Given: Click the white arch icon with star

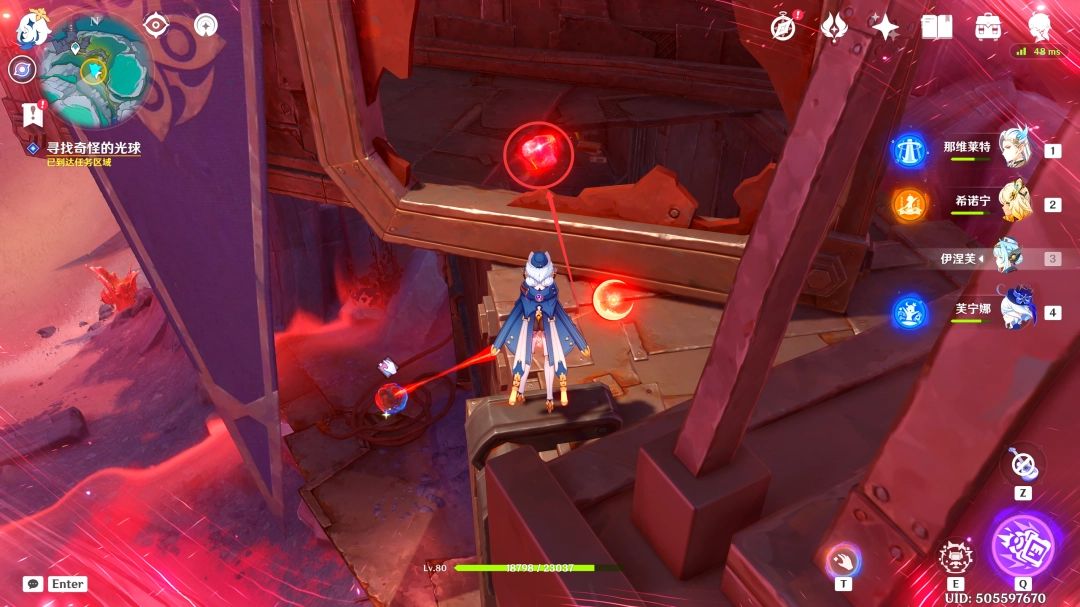Looking at the screenshot, I should [x=206, y=25].
